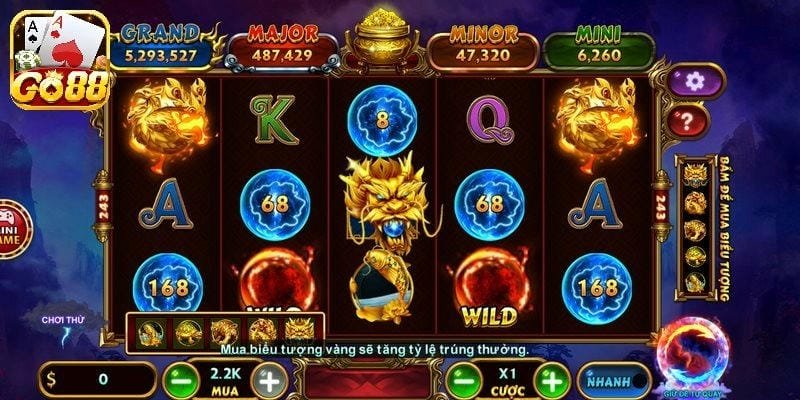This screenshot has height=400, width=800.
Task: Lower the CƯỢC bet multiplier
Action: pos(462,380)
